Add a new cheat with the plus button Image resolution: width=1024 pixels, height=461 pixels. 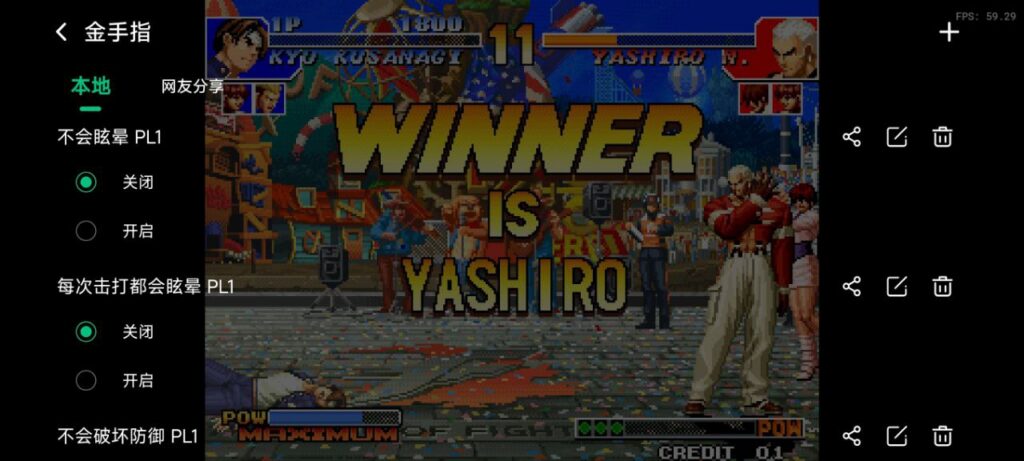click(949, 32)
